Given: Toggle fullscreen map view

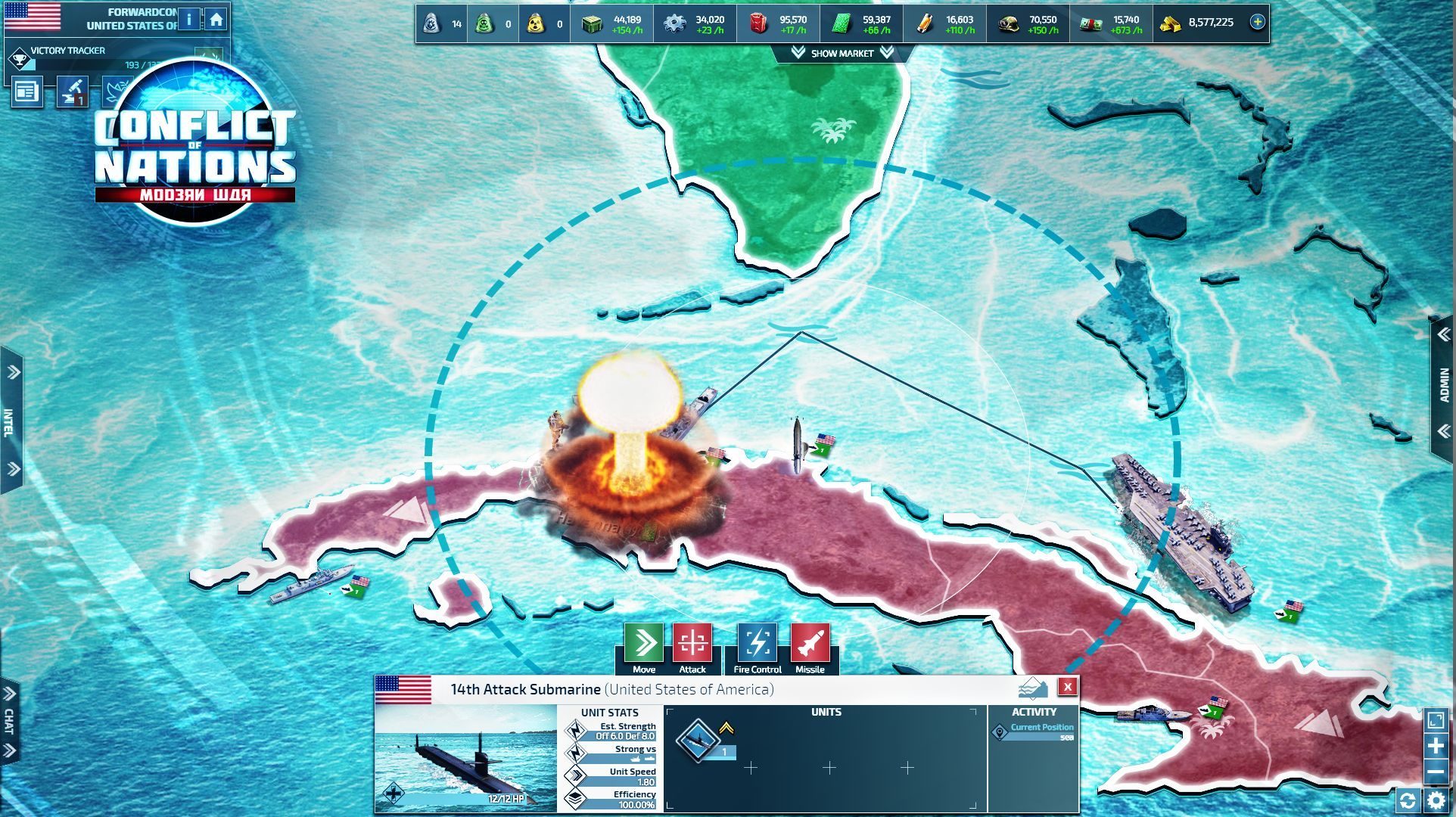Looking at the screenshot, I should (1436, 720).
